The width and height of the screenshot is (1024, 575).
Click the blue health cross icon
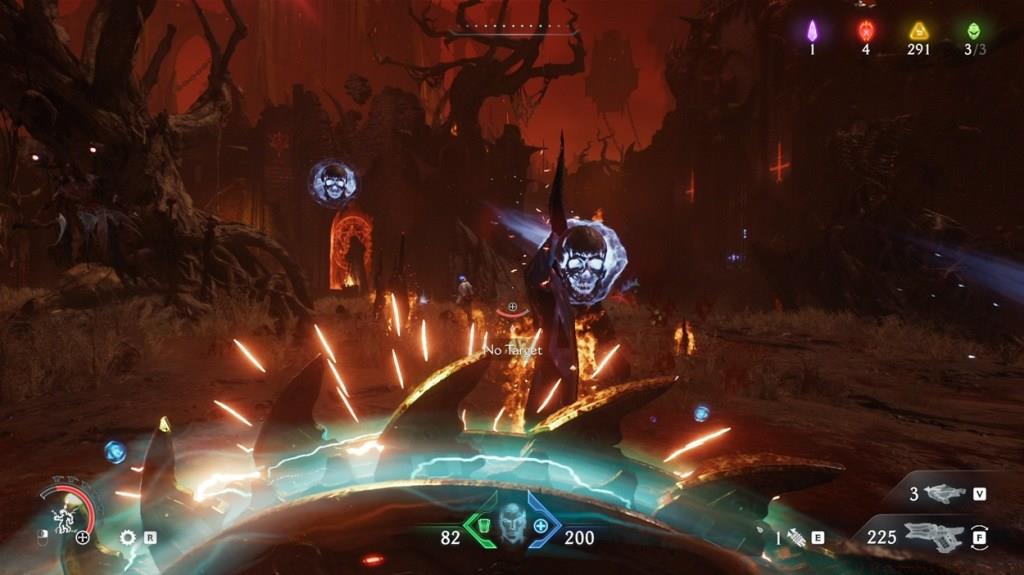(x=541, y=525)
